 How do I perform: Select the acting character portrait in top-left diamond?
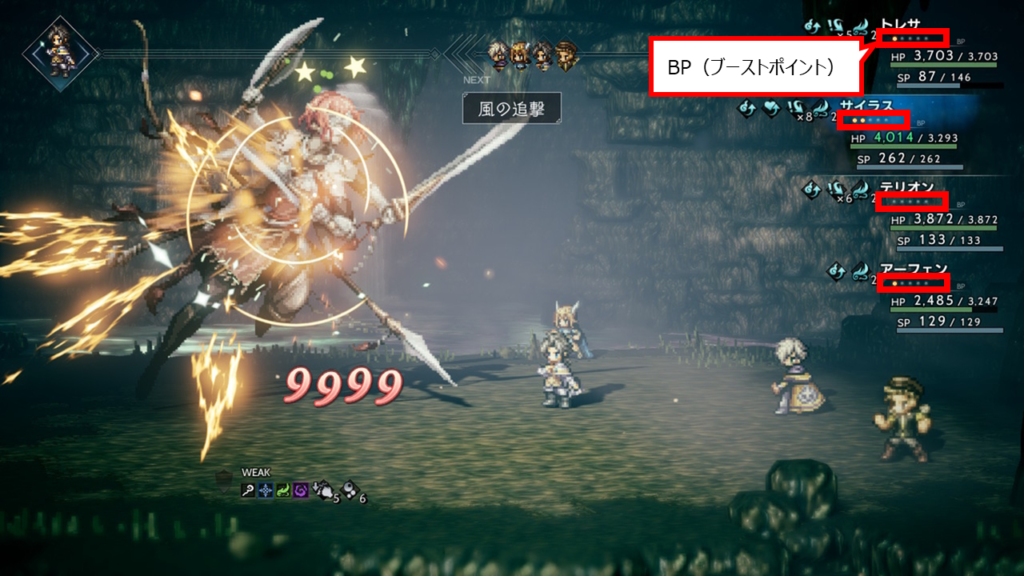pos(60,46)
